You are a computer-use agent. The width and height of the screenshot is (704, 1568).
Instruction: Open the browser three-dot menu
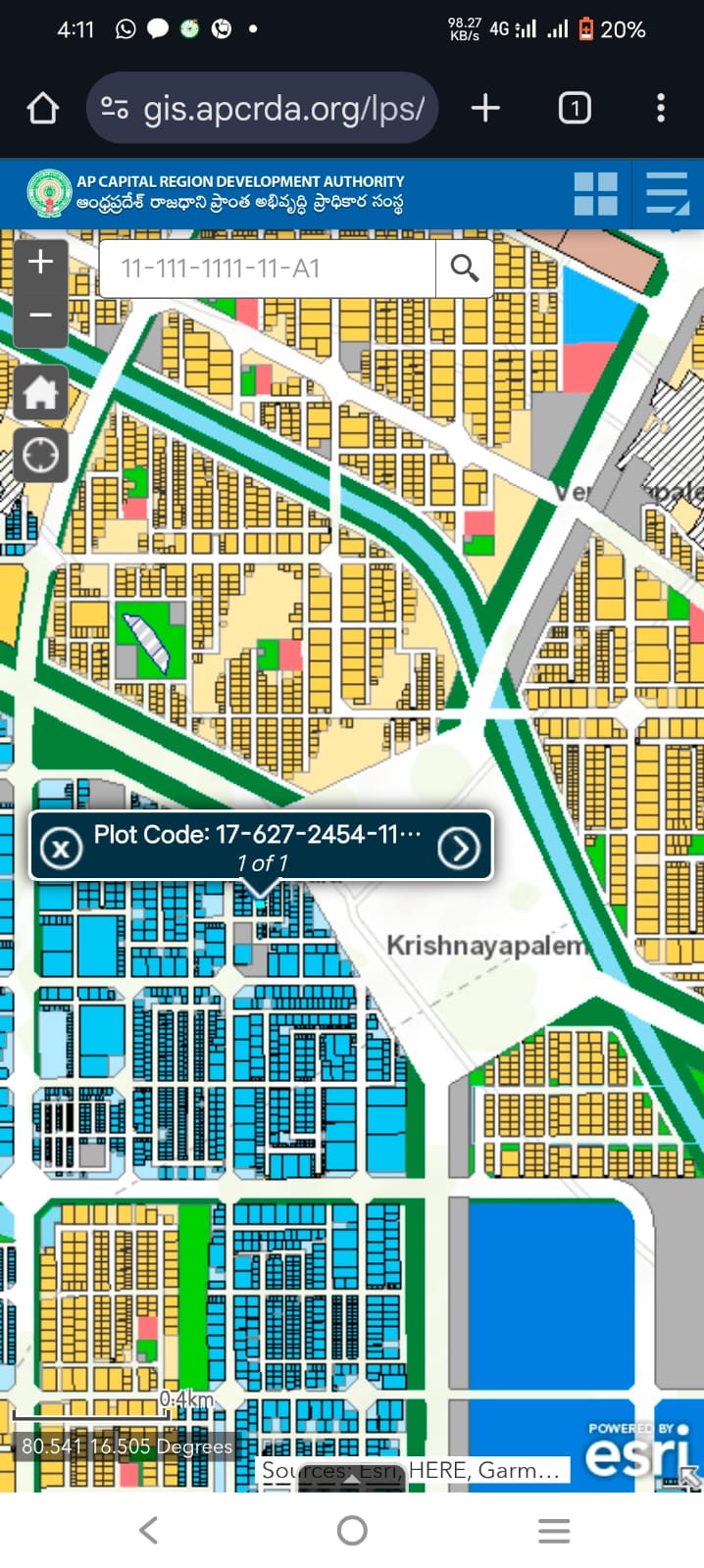[661, 108]
